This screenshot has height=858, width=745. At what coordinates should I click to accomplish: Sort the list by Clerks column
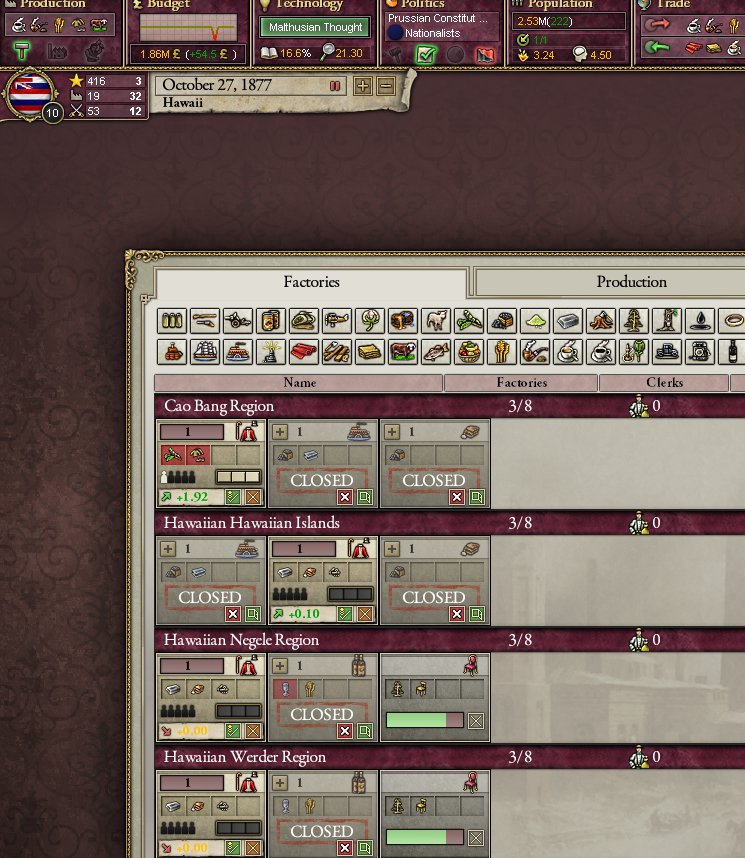(664, 383)
